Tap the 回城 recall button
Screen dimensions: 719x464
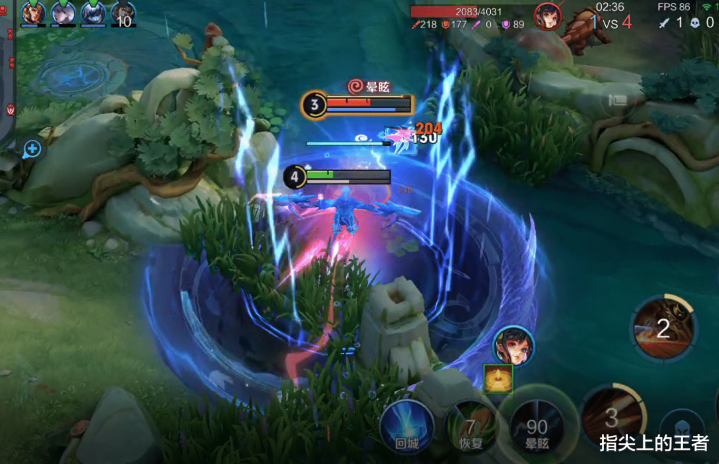405,424
